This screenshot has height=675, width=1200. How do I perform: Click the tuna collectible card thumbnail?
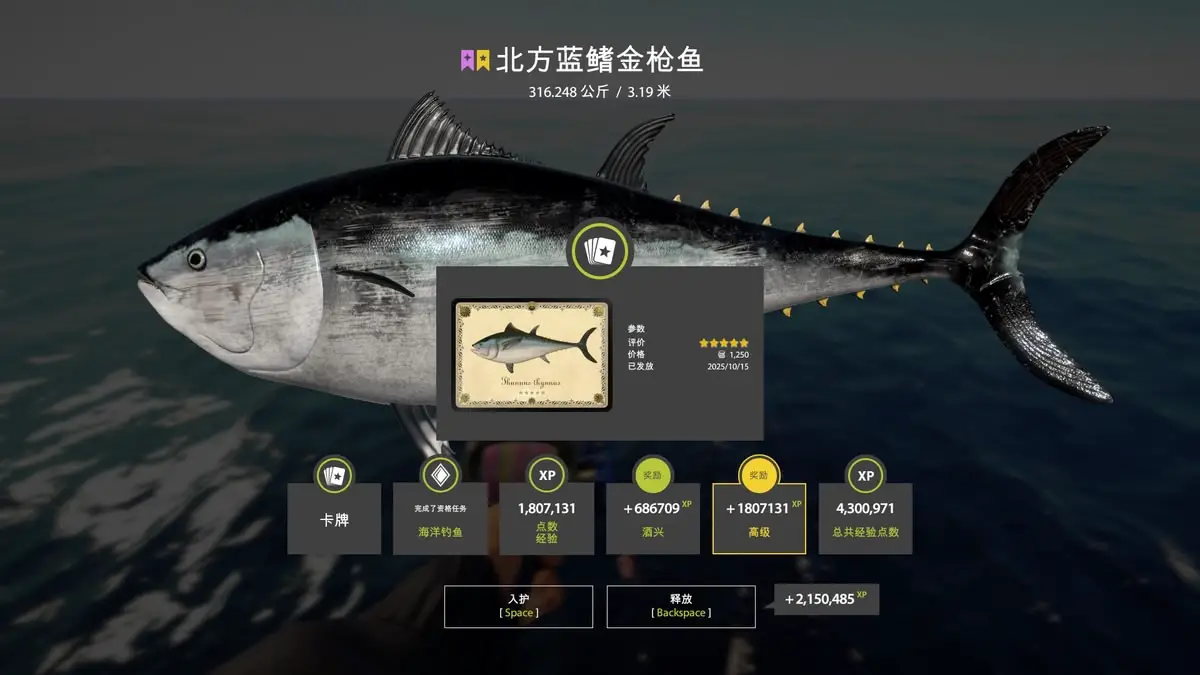click(x=531, y=355)
